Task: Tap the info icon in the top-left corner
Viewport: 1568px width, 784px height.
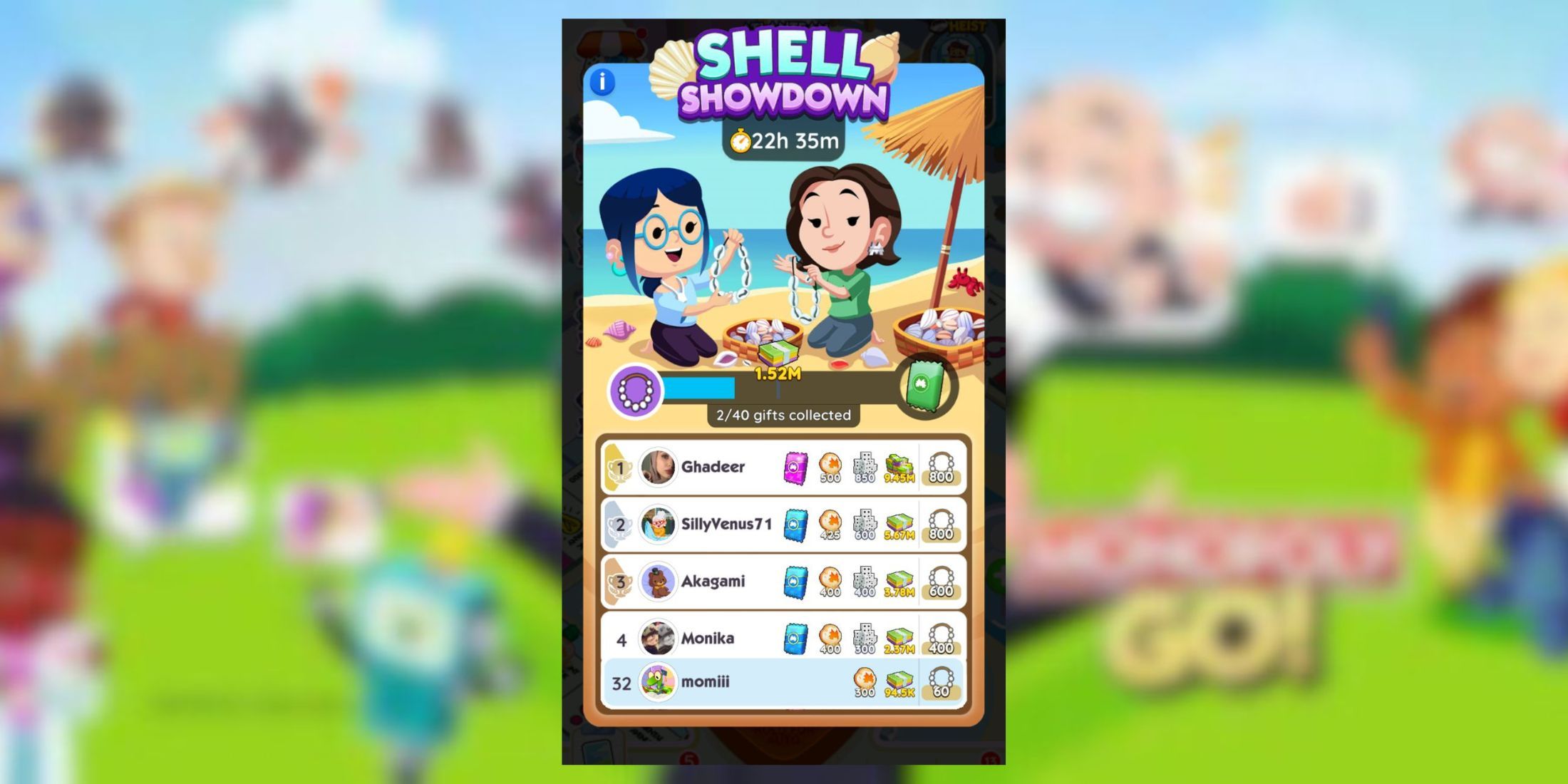Action: pos(602,81)
